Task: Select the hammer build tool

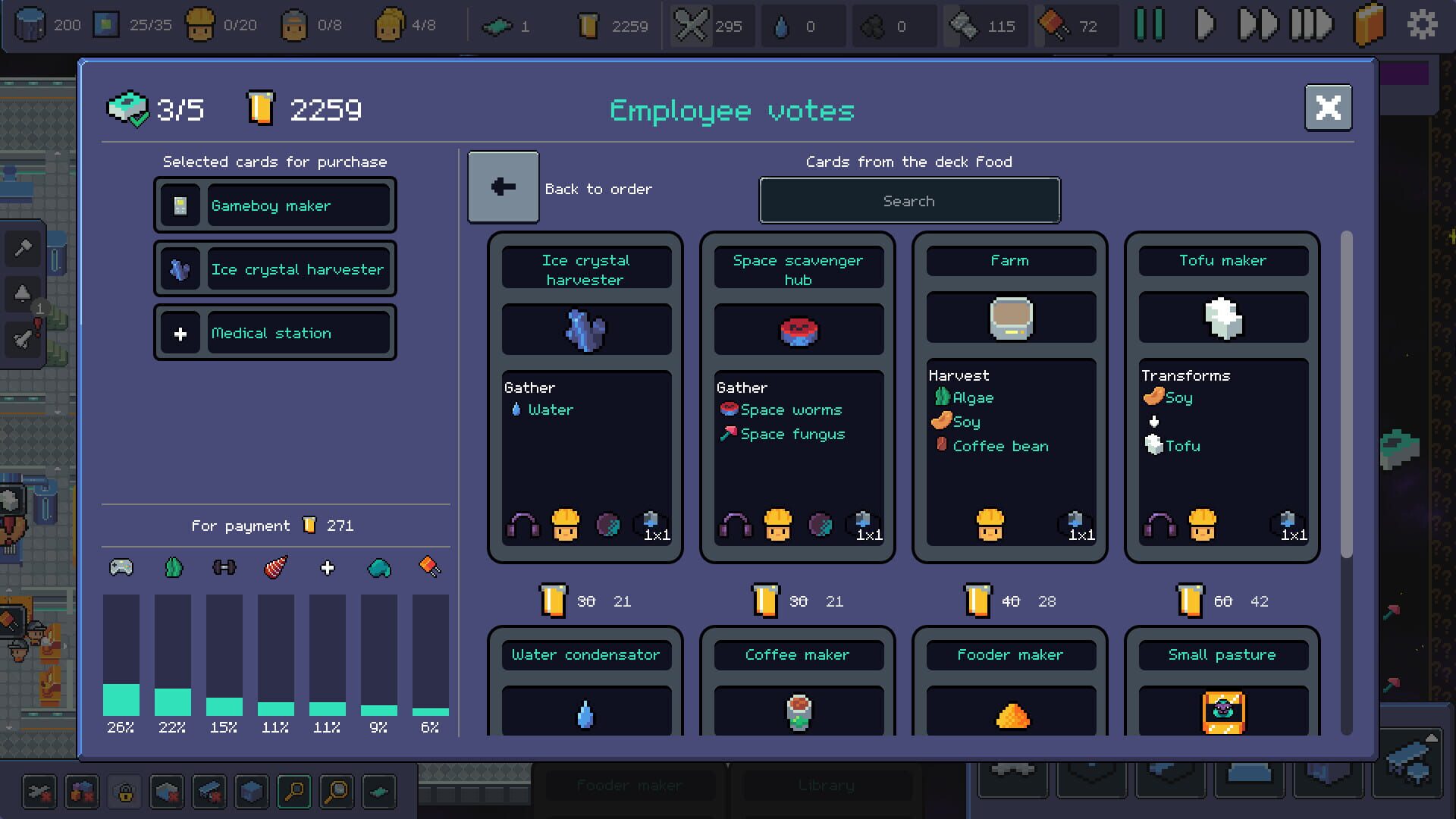Action: tap(23, 249)
